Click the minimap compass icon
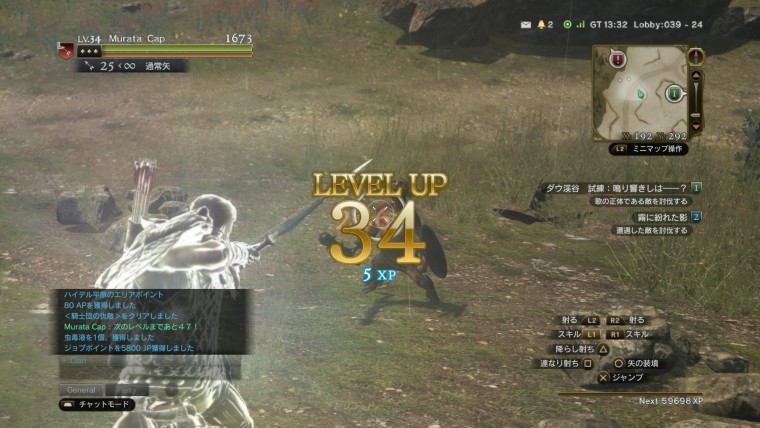The width and height of the screenshot is (760, 428). pos(696,57)
